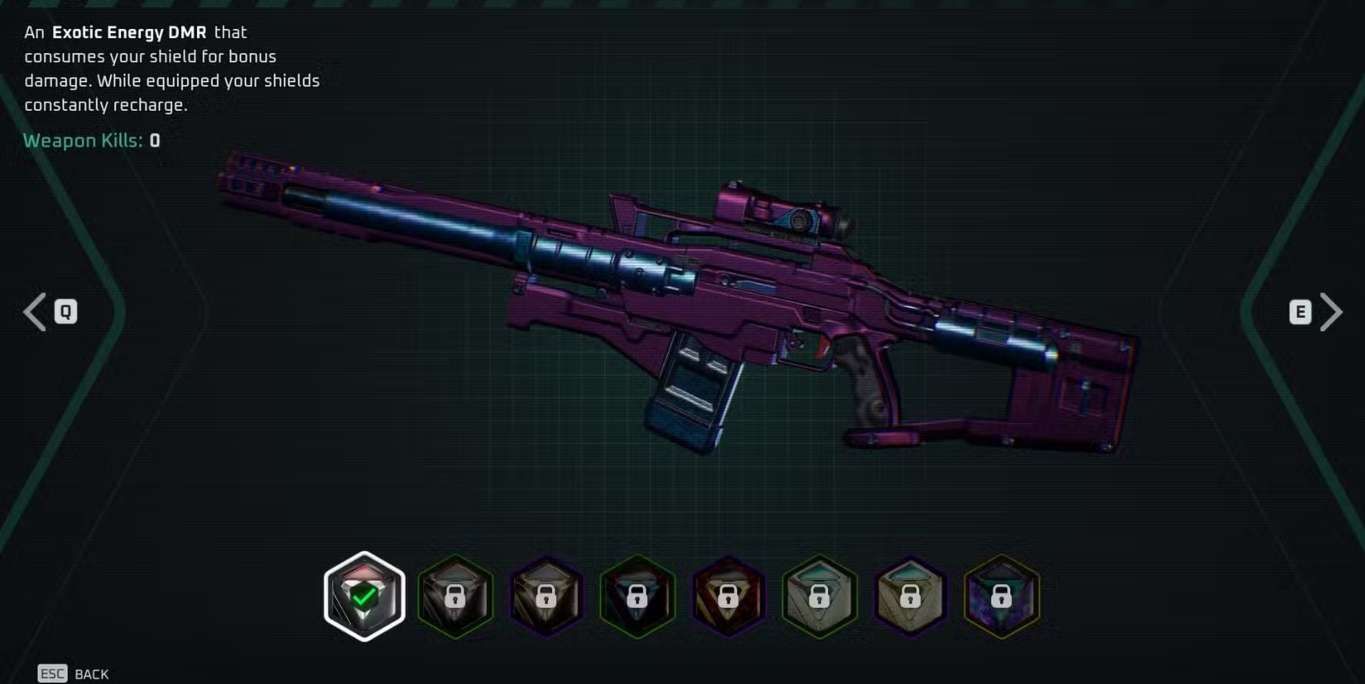Pick the locked dark red skin swatch

click(x=728, y=597)
